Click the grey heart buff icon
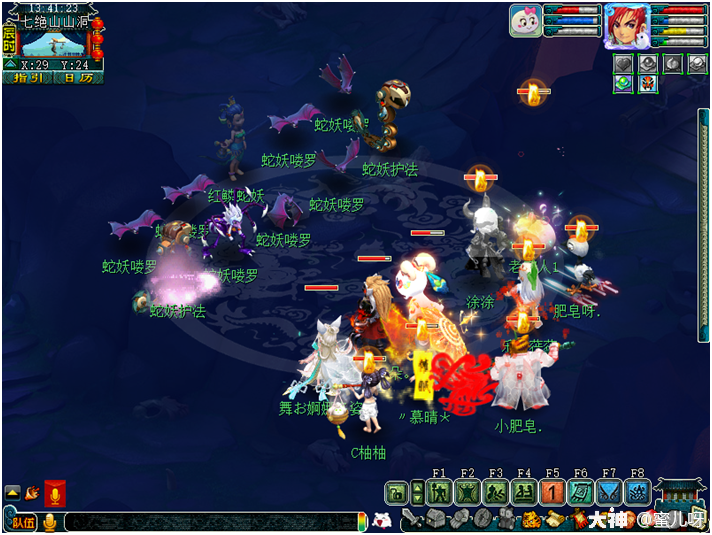 coord(623,63)
